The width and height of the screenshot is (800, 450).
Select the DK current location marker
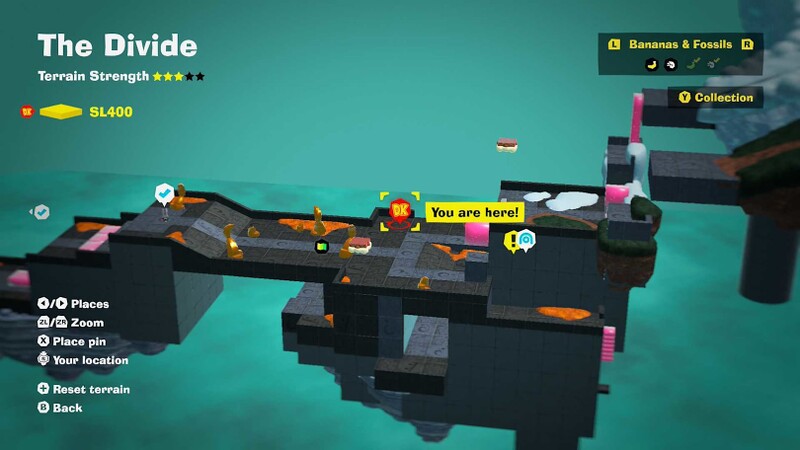click(400, 211)
